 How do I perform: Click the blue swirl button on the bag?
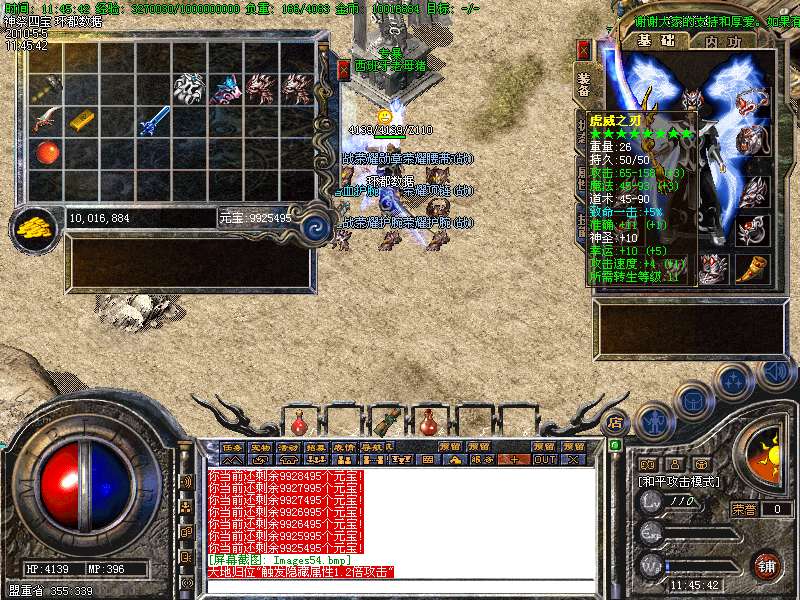[x=316, y=226]
